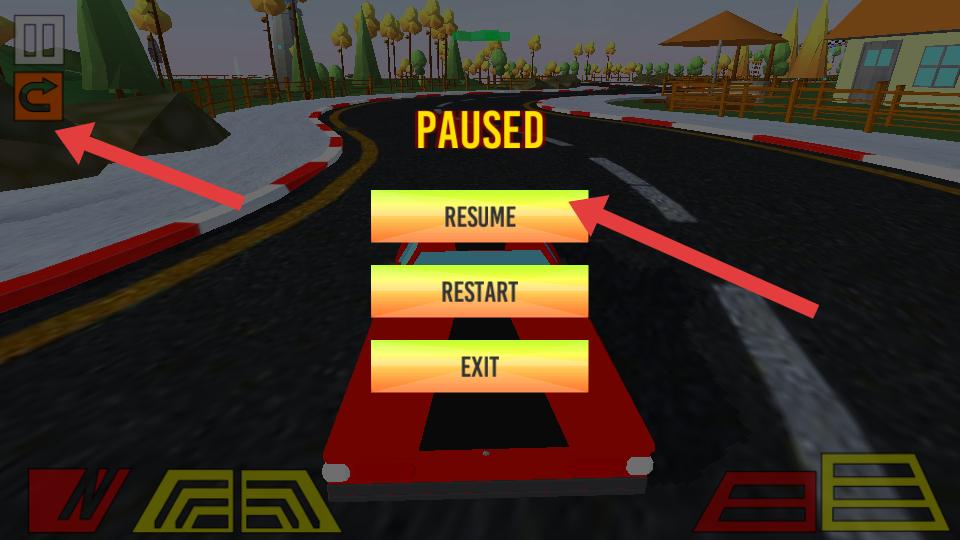The image size is (960, 540).
Task: Click the orange curved-arrow reset icon
Action: point(39,96)
